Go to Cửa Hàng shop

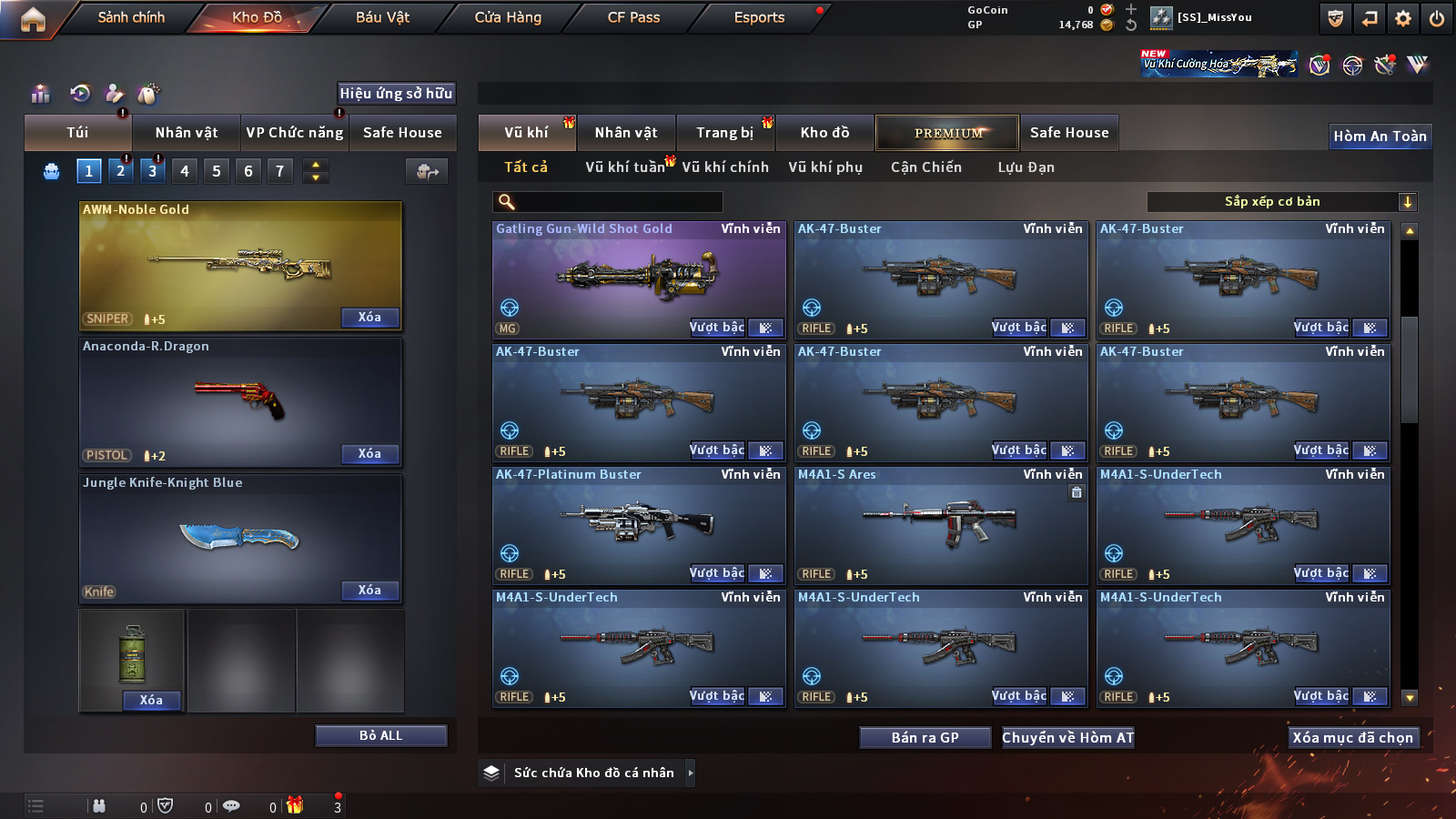click(x=508, y=17)
